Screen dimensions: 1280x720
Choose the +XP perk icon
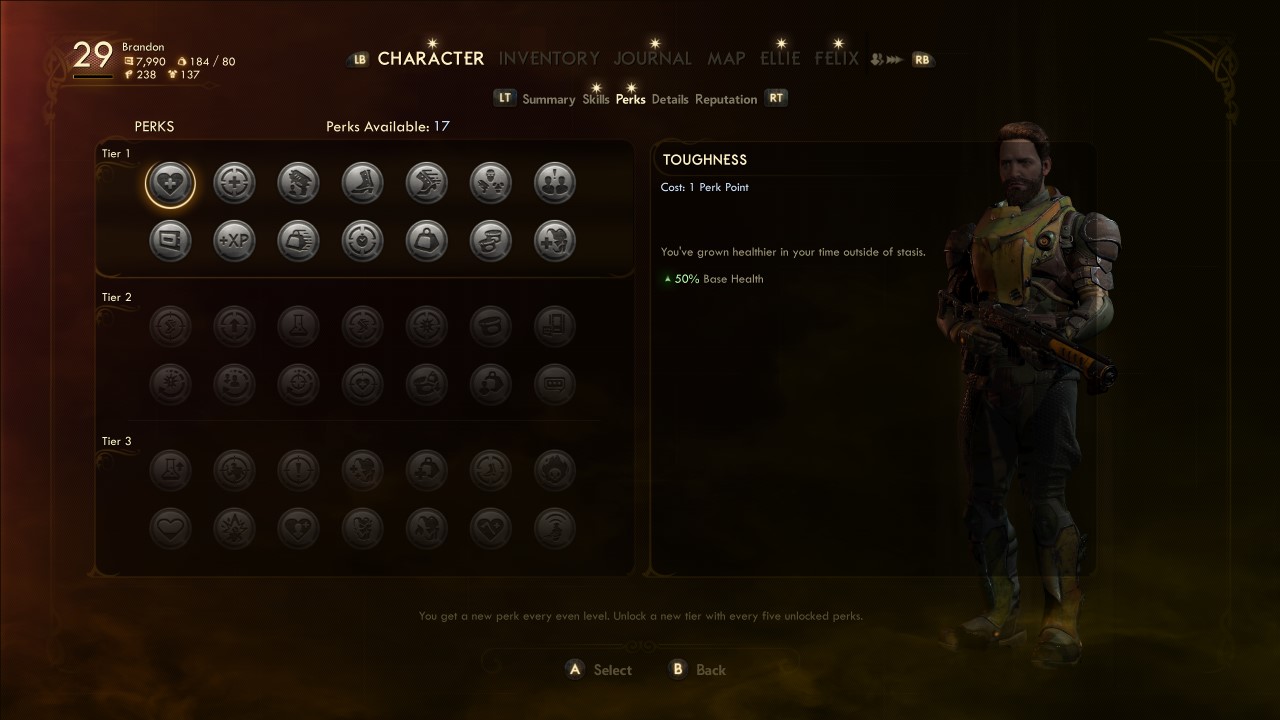click(x=234, y=241)
